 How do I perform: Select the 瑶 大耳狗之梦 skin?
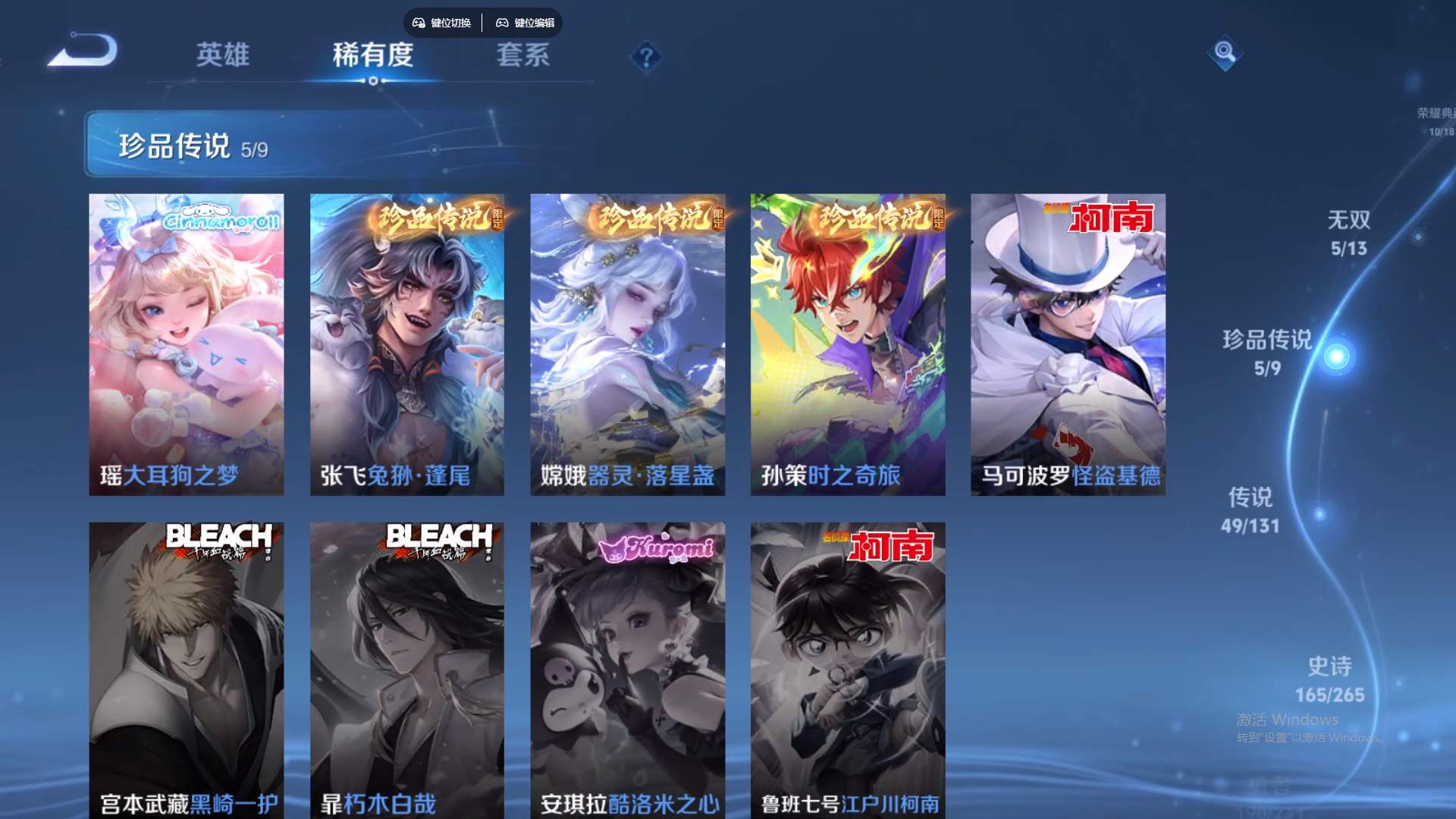pos(187,344)
